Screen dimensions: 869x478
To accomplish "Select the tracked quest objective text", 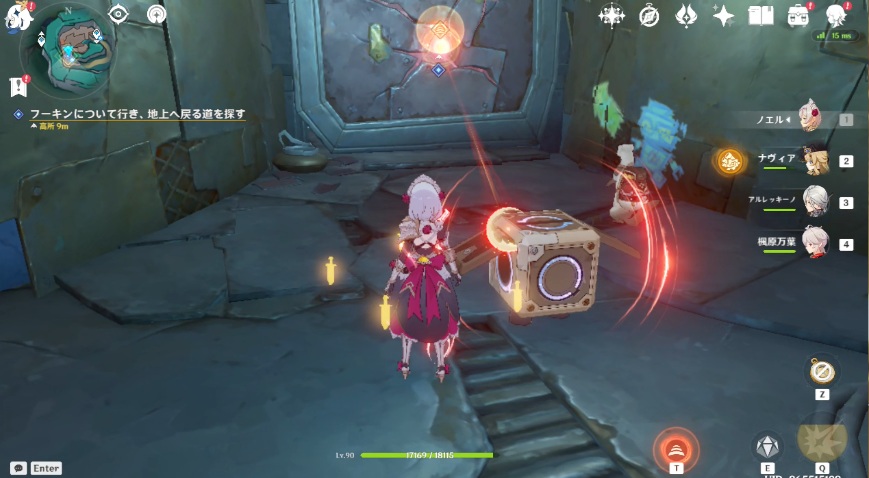I will pos(137,114).
